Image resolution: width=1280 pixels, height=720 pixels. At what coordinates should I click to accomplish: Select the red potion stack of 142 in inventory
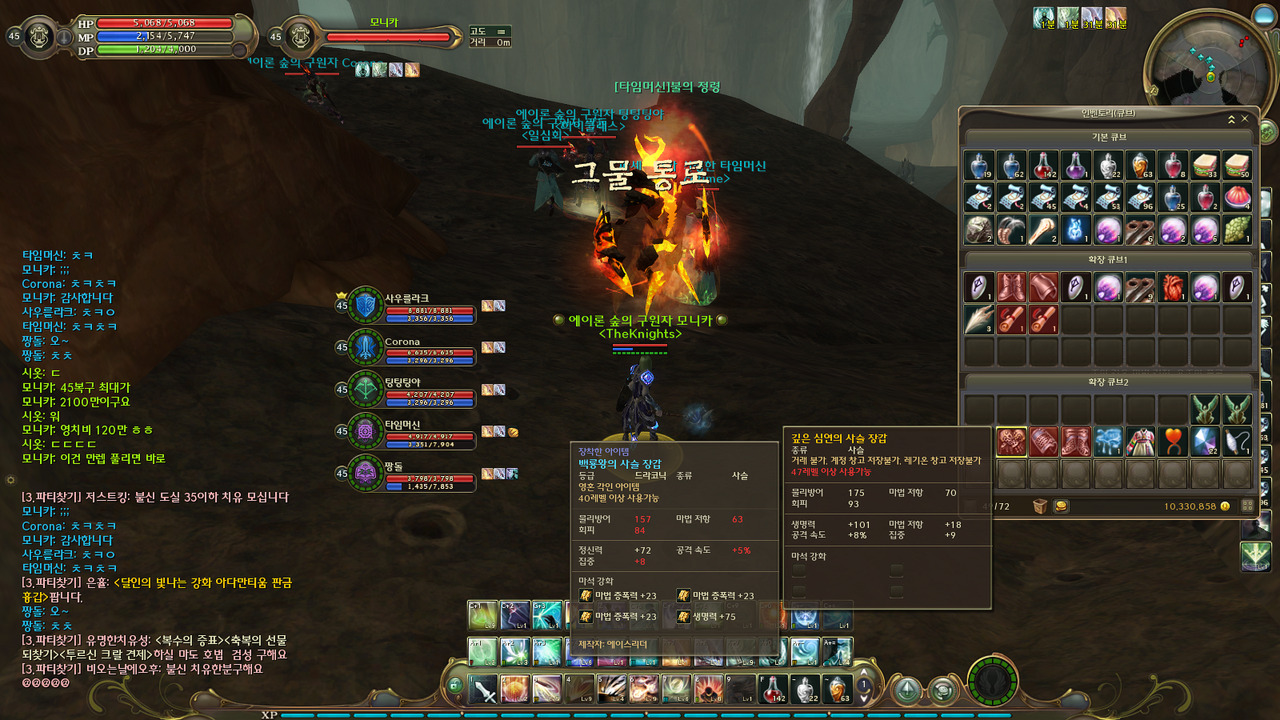click(x=1044, y=165)
